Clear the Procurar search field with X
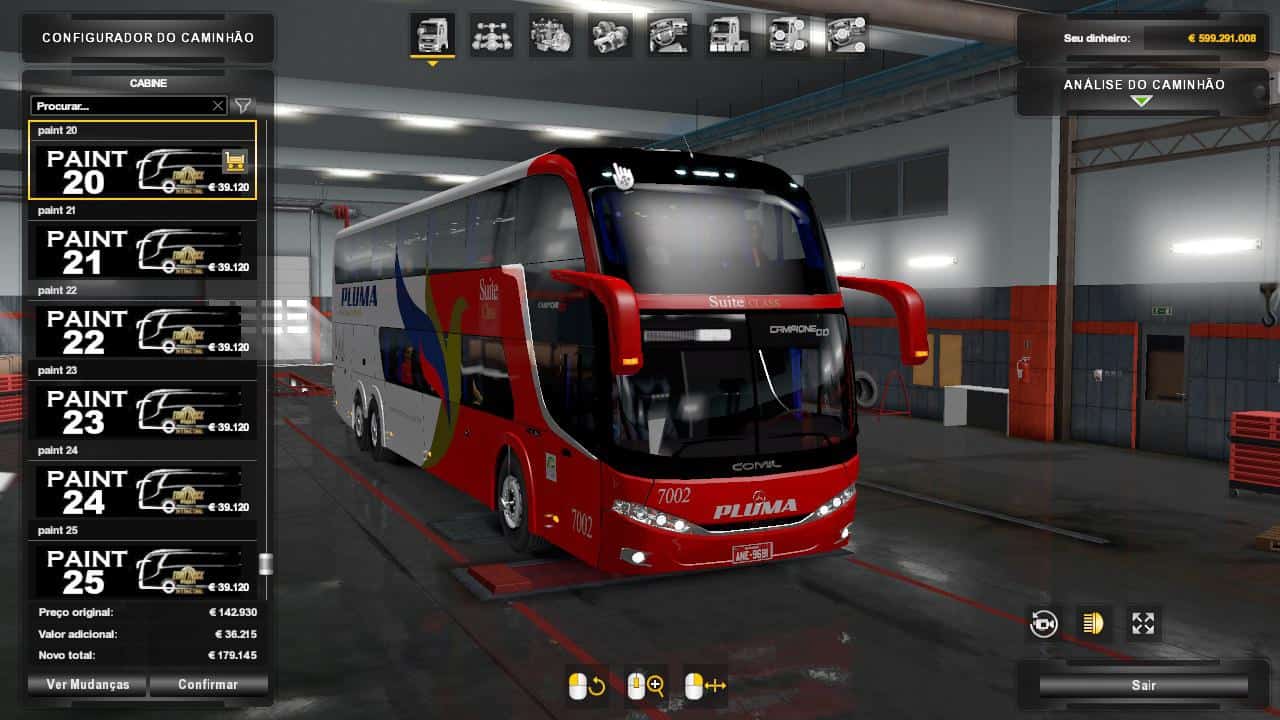This screenshot has height=720, width=1280. click(217, 105)
